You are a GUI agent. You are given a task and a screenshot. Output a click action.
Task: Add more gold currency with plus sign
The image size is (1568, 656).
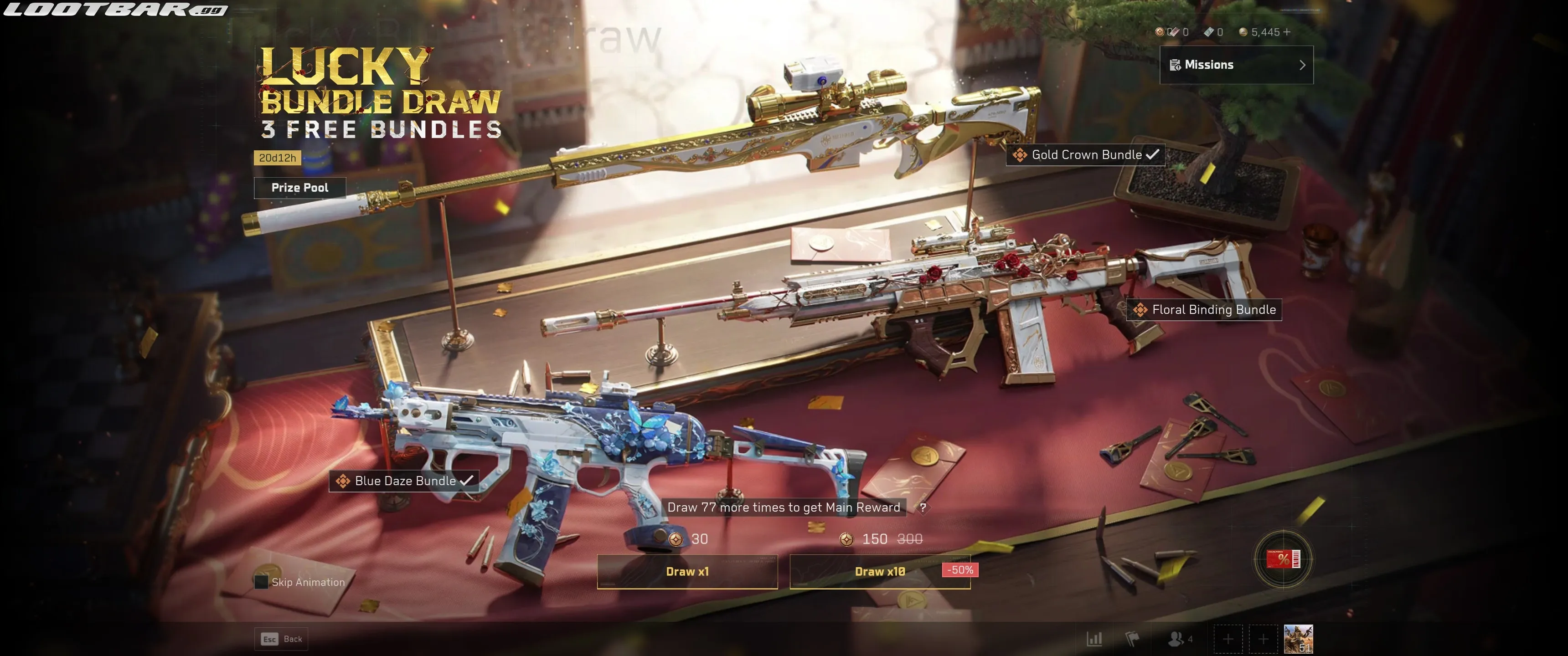point(1286,31)
